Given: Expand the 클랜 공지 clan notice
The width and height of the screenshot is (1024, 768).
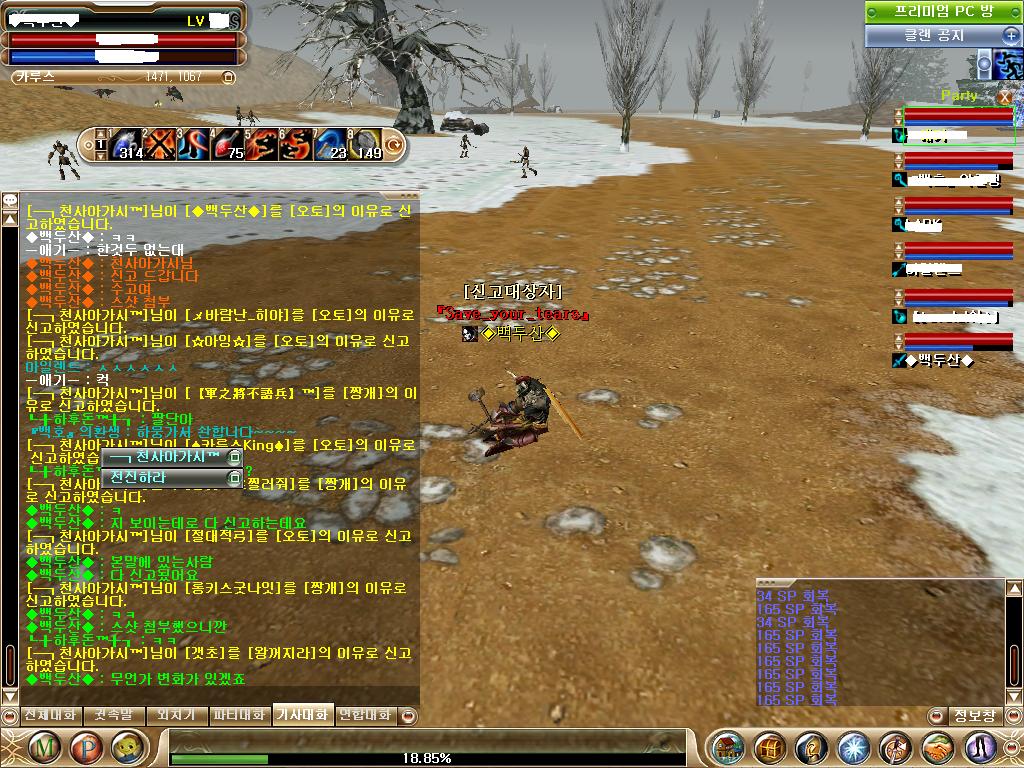Looking at the screenshot, I should coord(1010,35).
